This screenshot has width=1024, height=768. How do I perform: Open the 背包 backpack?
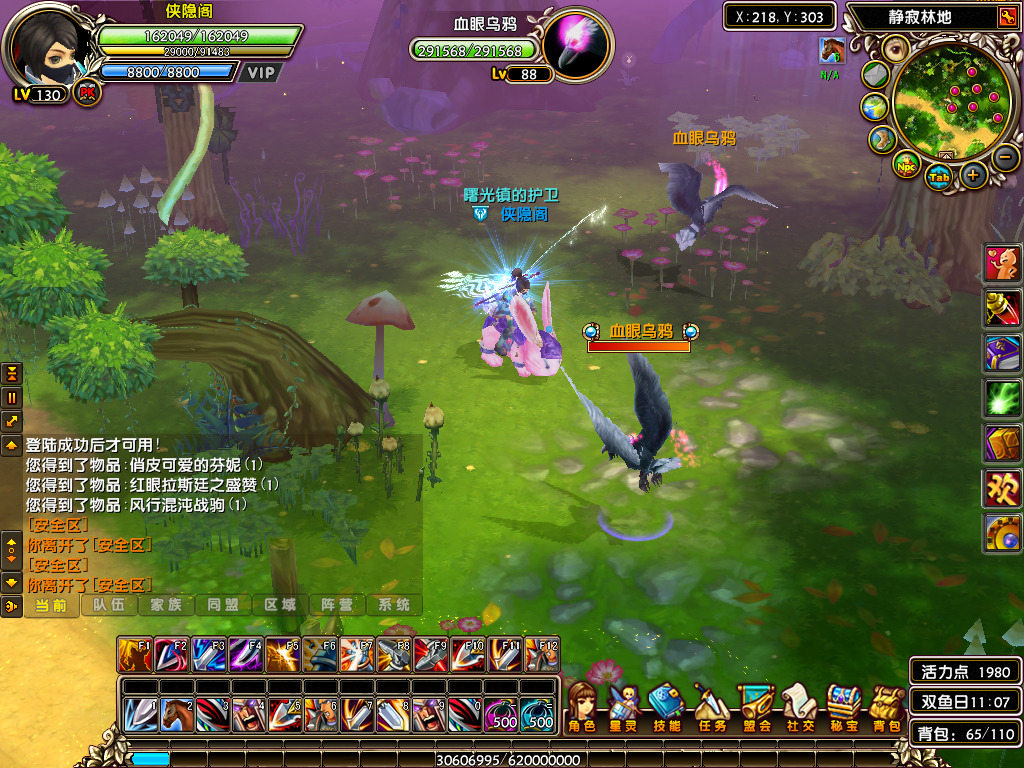[x=885, y=707]
